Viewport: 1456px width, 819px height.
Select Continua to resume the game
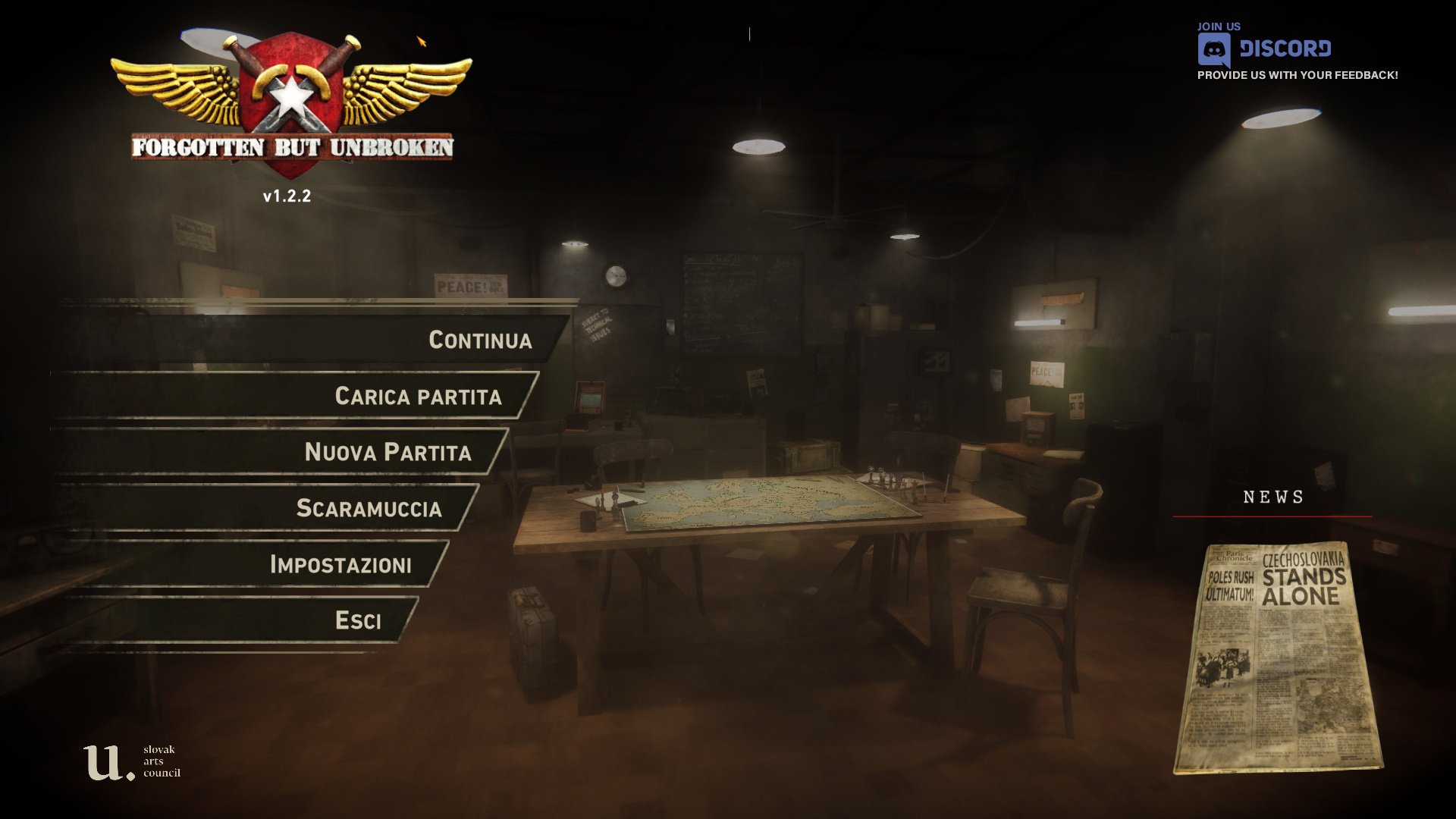479,340
